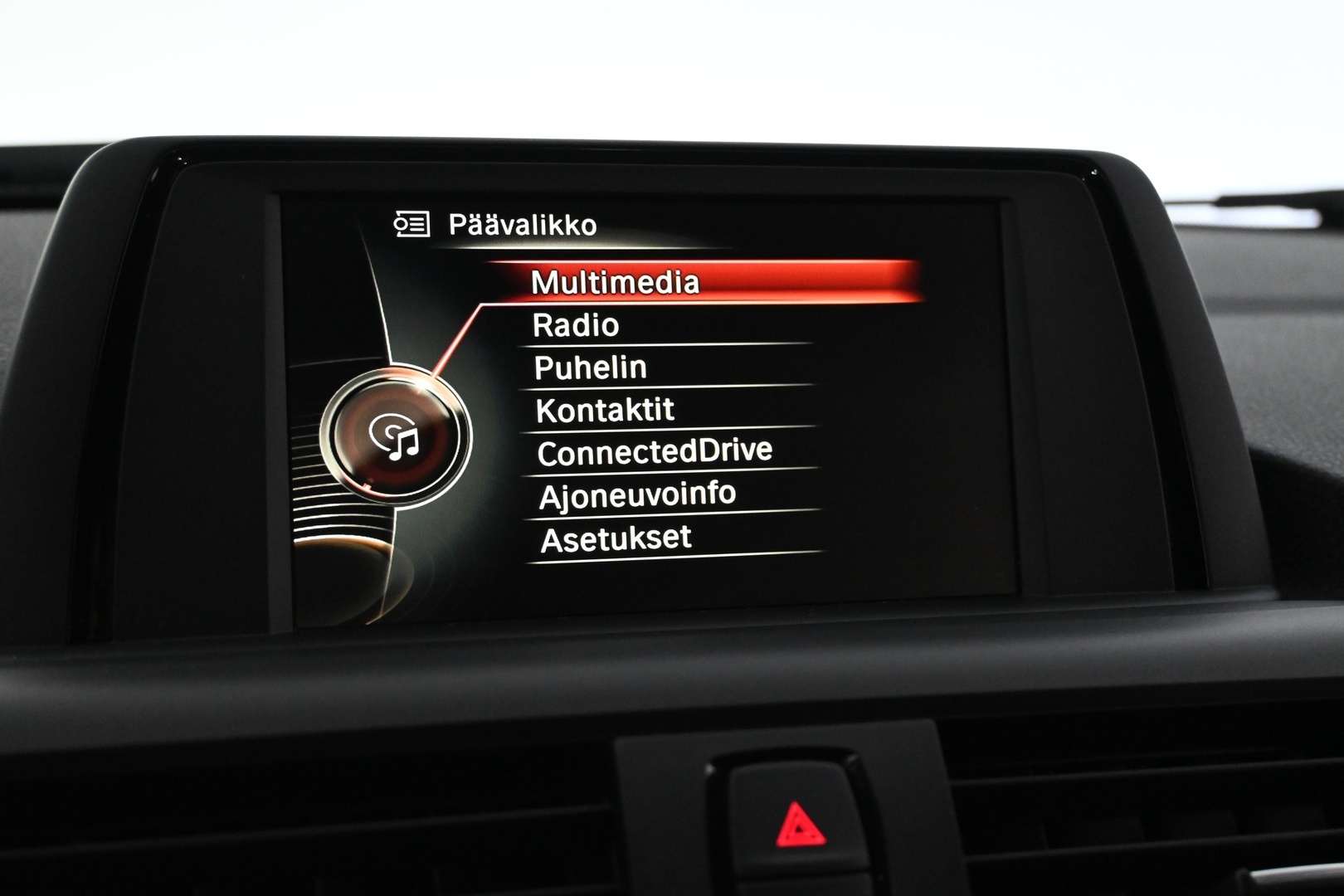The height and width of the screenshot is (896, 1344).
Task: Switch to the Radio menu item
Action: pyautogui.click(x=577, y=324)
